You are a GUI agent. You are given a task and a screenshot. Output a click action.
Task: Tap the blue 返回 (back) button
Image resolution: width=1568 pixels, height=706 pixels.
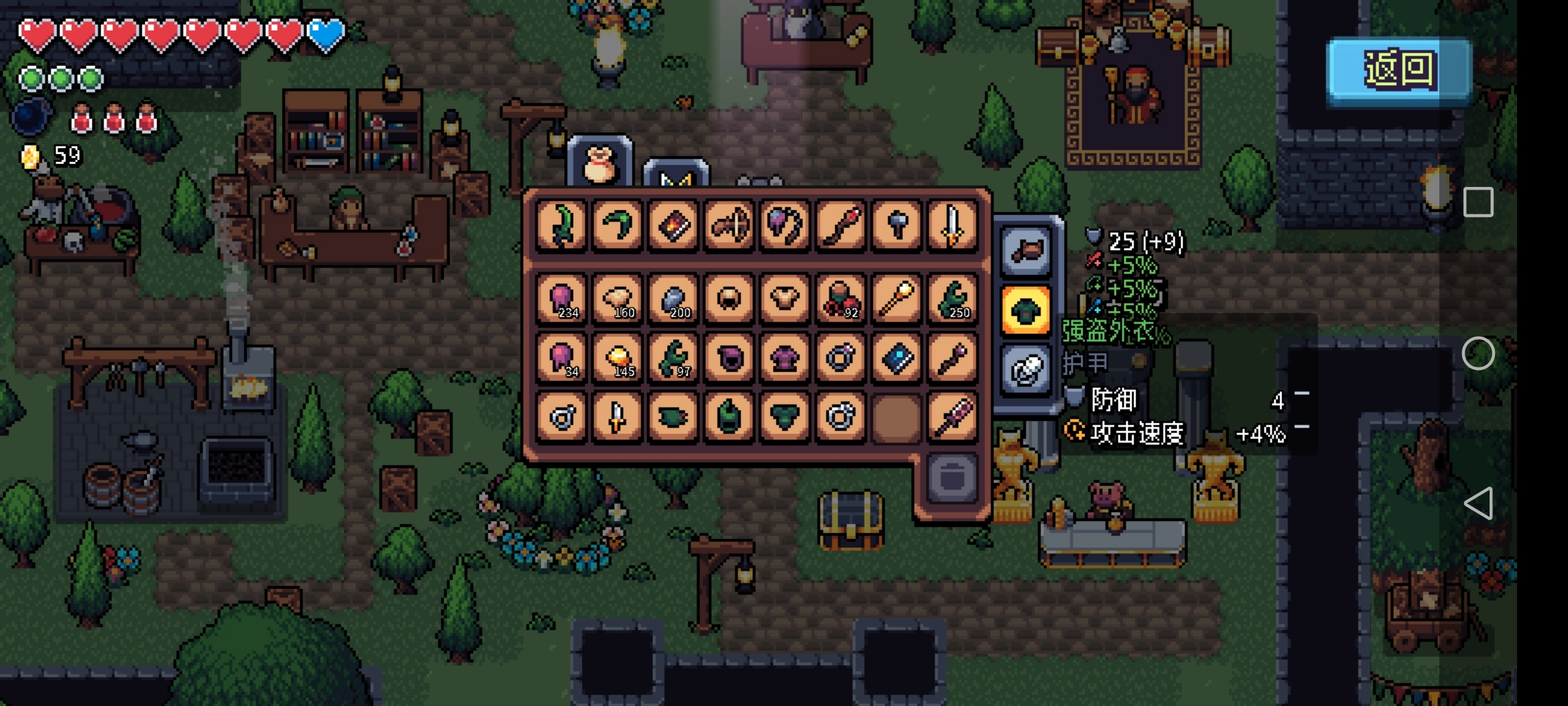click(1399, 70)
